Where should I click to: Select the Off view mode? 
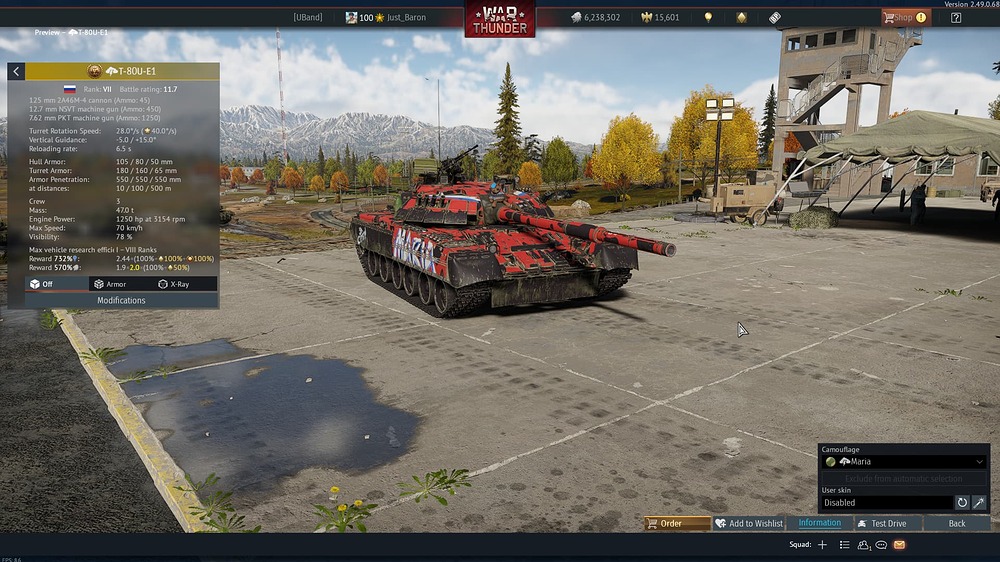click(x=42, y=284)
